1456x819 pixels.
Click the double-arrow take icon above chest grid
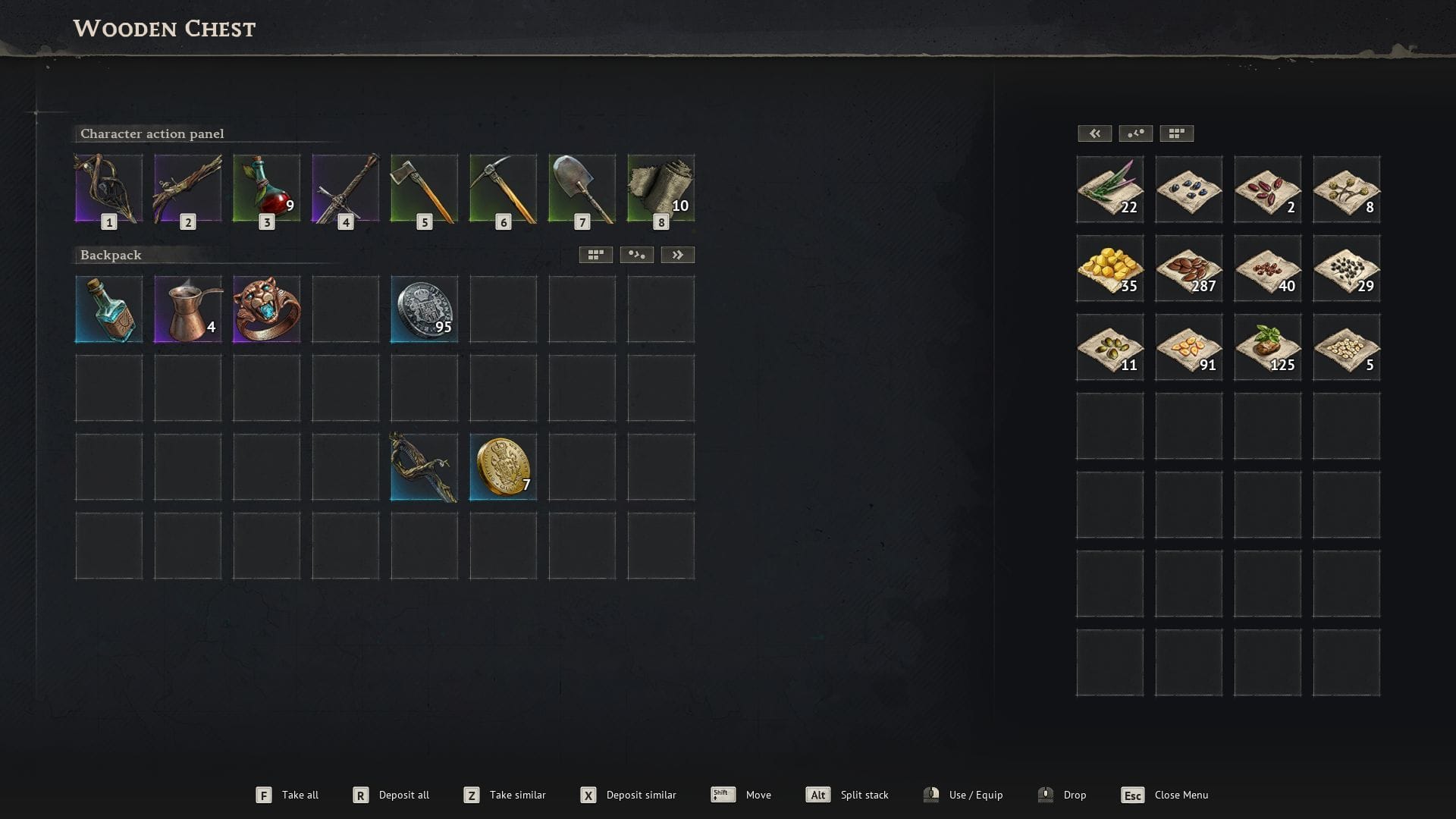[1094, 133]
